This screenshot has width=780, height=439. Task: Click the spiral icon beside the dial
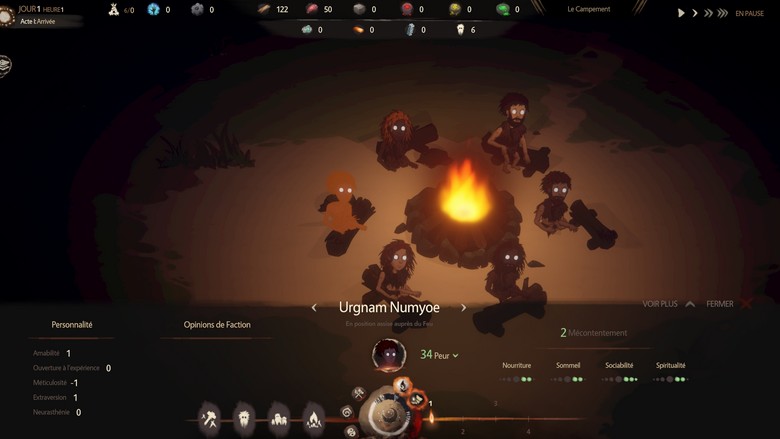[x=347, y=411]
